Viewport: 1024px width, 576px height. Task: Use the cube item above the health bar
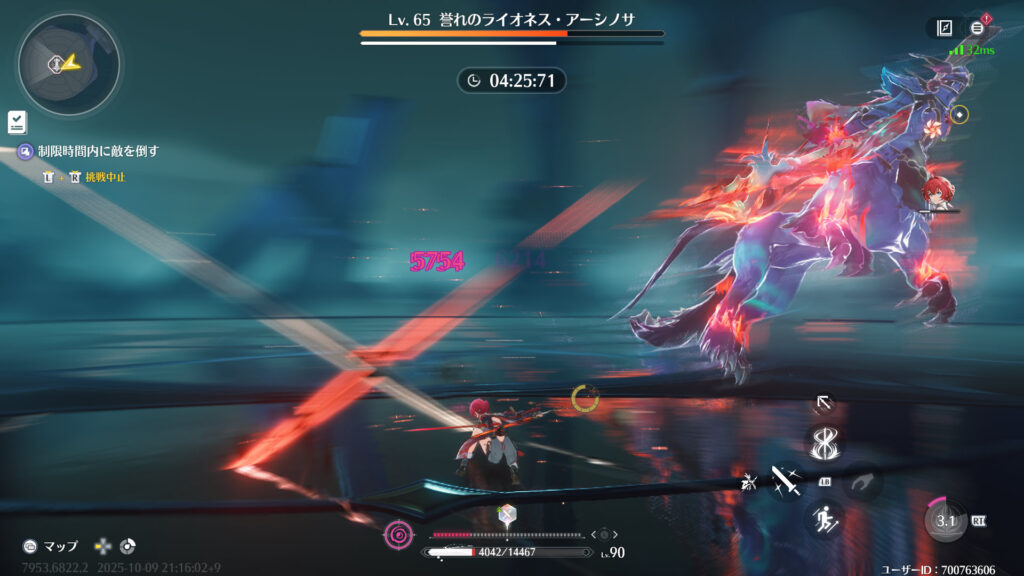[x=506, y=515]
